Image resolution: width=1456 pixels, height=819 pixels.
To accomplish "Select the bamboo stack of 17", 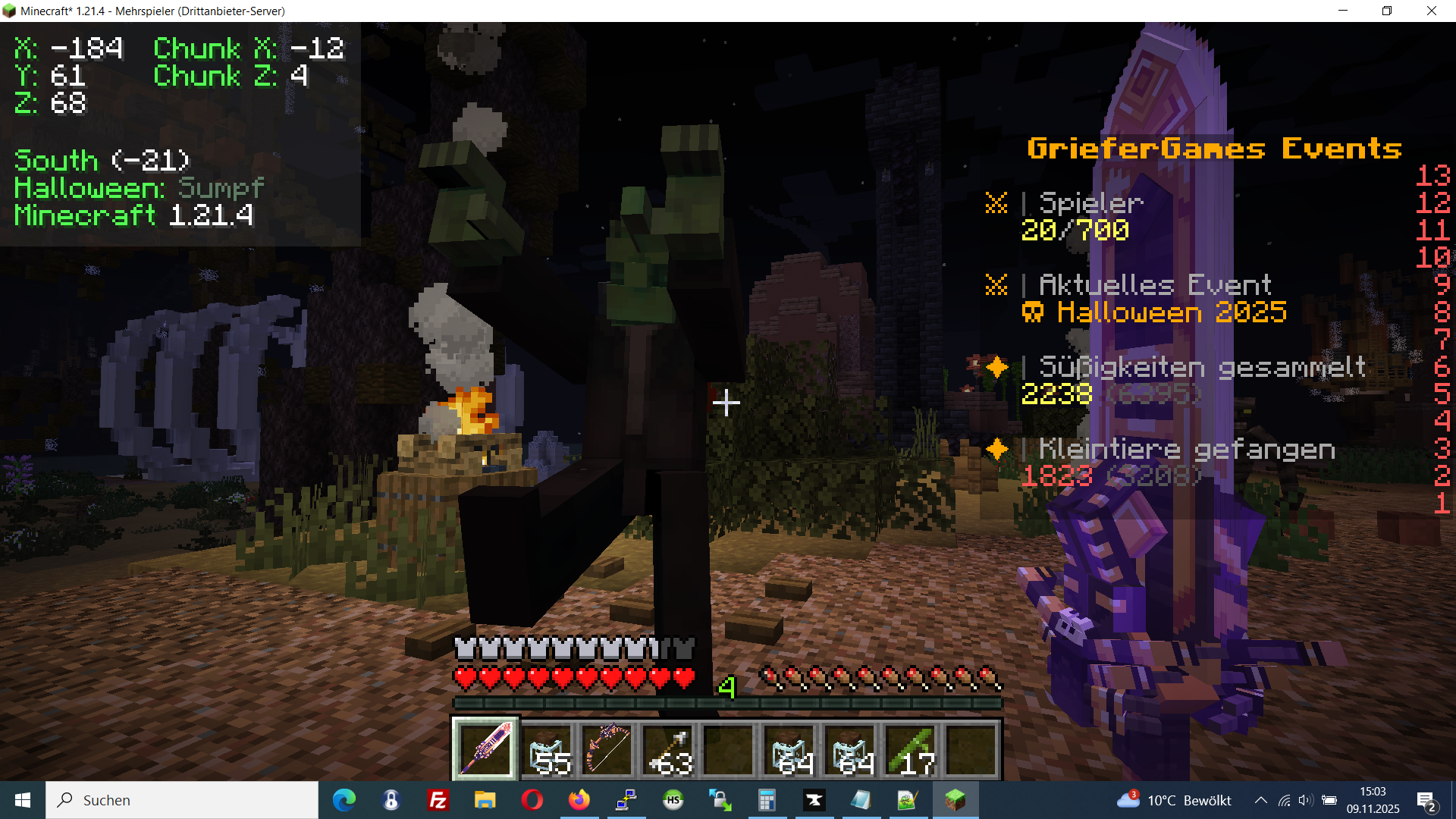I will coord(911,749).
